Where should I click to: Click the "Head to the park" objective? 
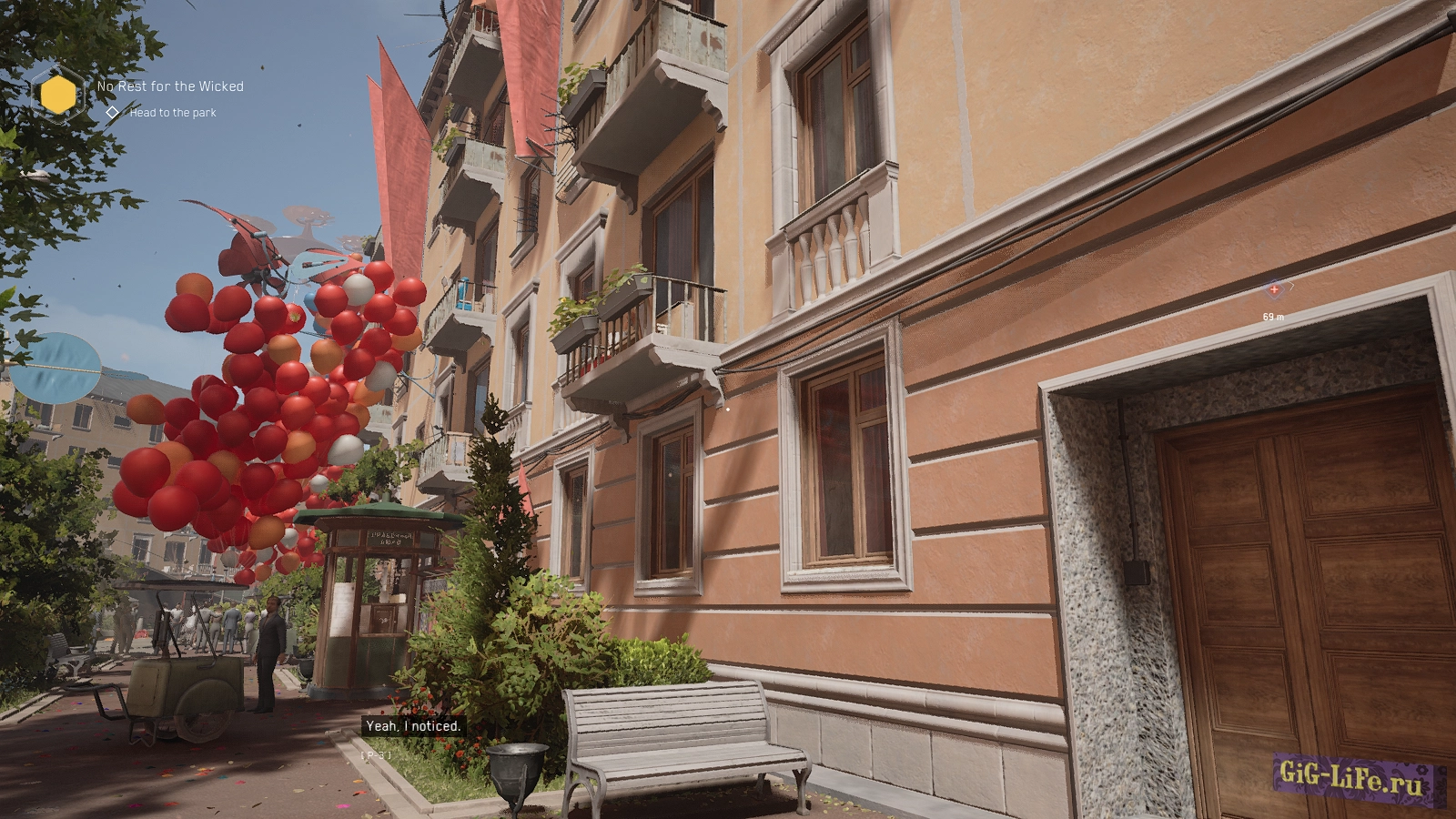[x=173, y=113]
